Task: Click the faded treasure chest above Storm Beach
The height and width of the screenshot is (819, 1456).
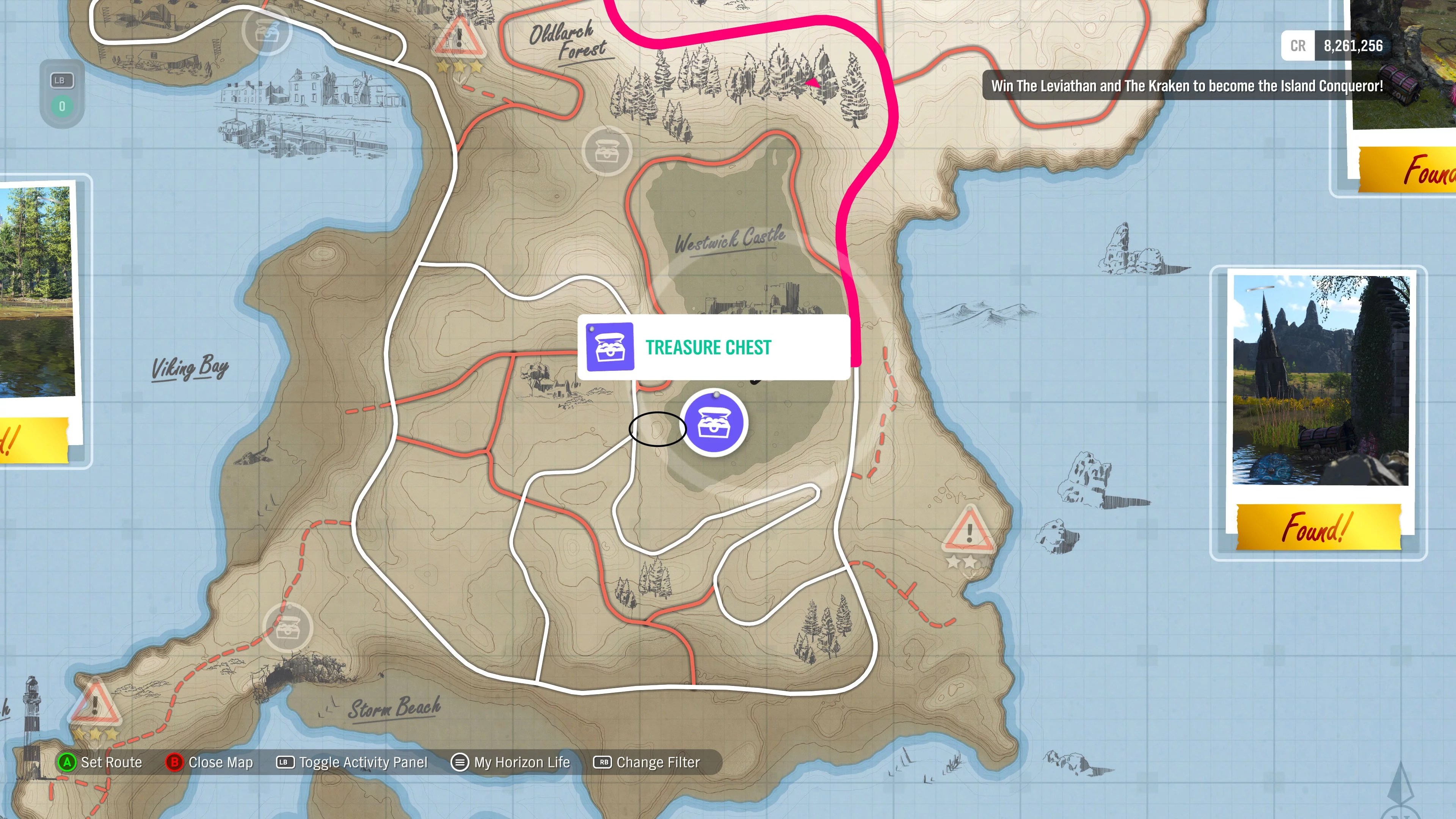Action: pyautogui.click(x=288, y=628)
